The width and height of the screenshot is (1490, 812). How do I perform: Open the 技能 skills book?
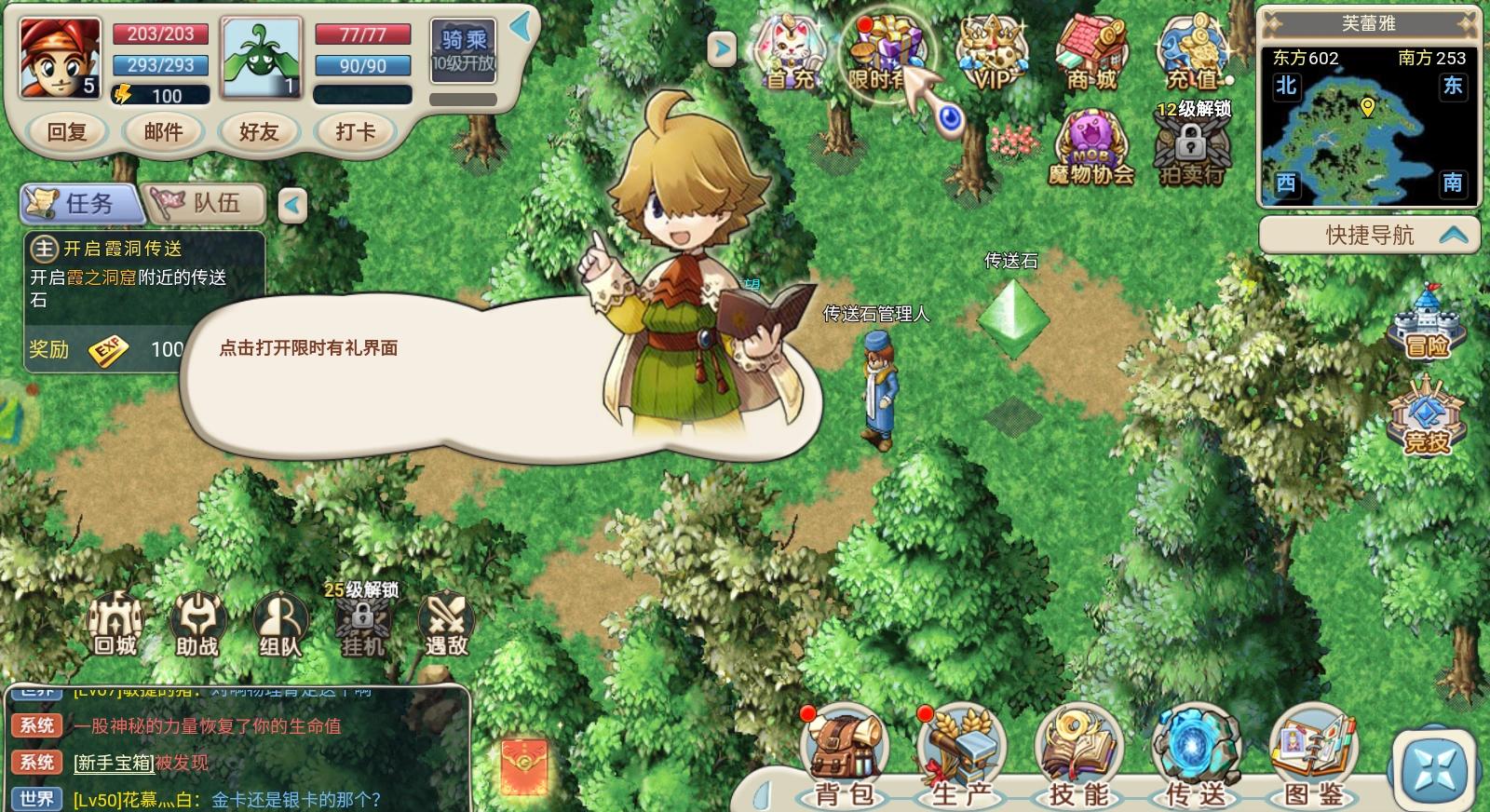click(1079, 756)
